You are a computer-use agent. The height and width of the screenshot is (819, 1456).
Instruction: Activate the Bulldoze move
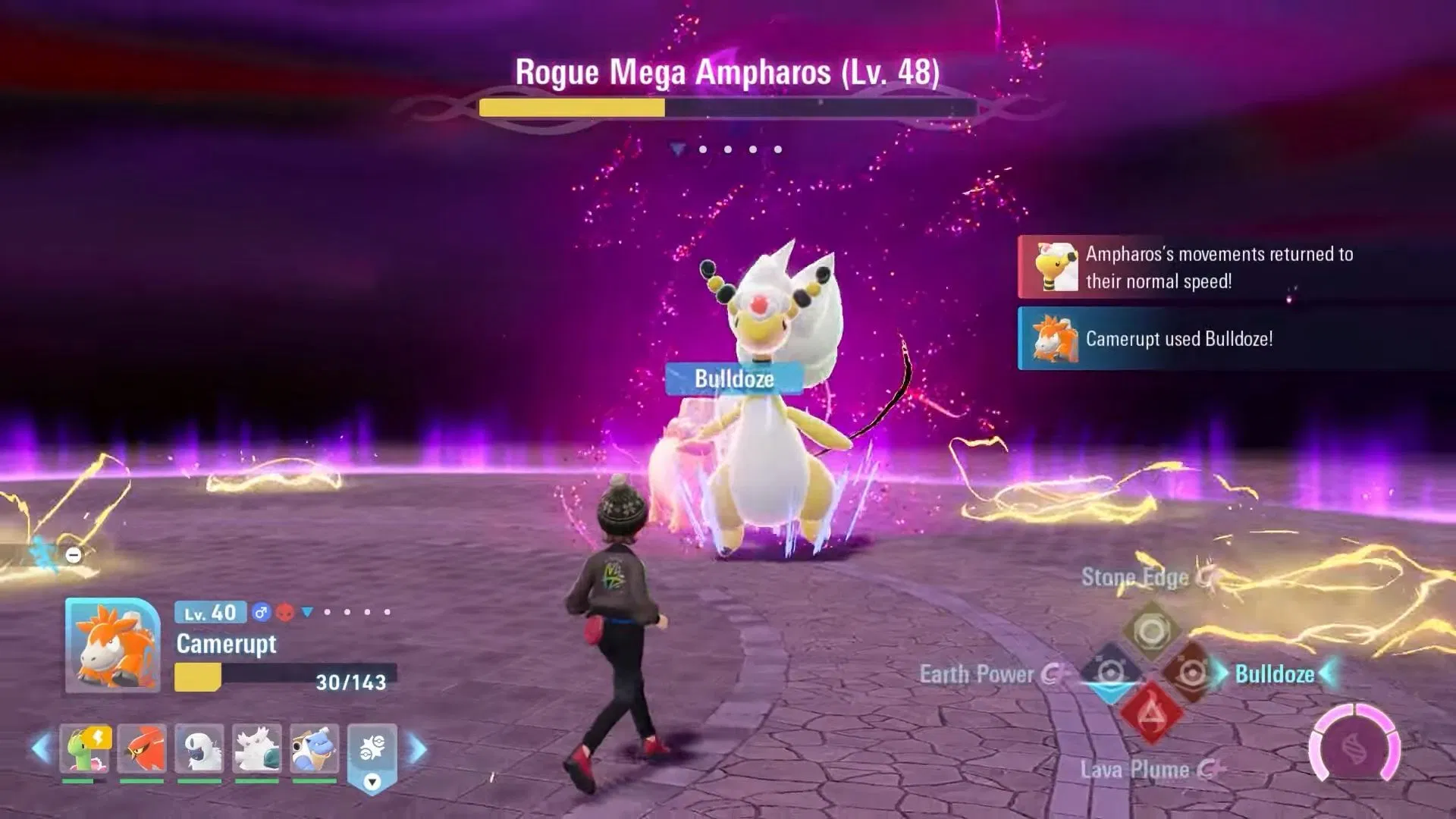click(1191, 673)
